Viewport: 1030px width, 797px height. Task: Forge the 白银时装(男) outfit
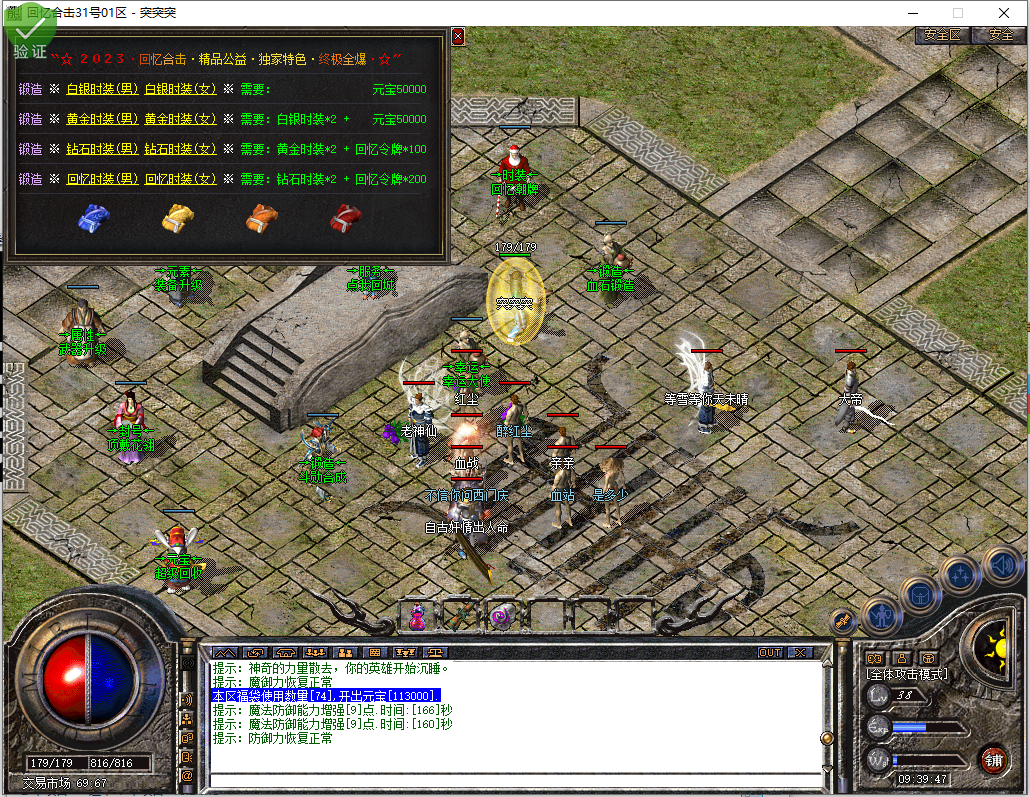pos(102,89)
